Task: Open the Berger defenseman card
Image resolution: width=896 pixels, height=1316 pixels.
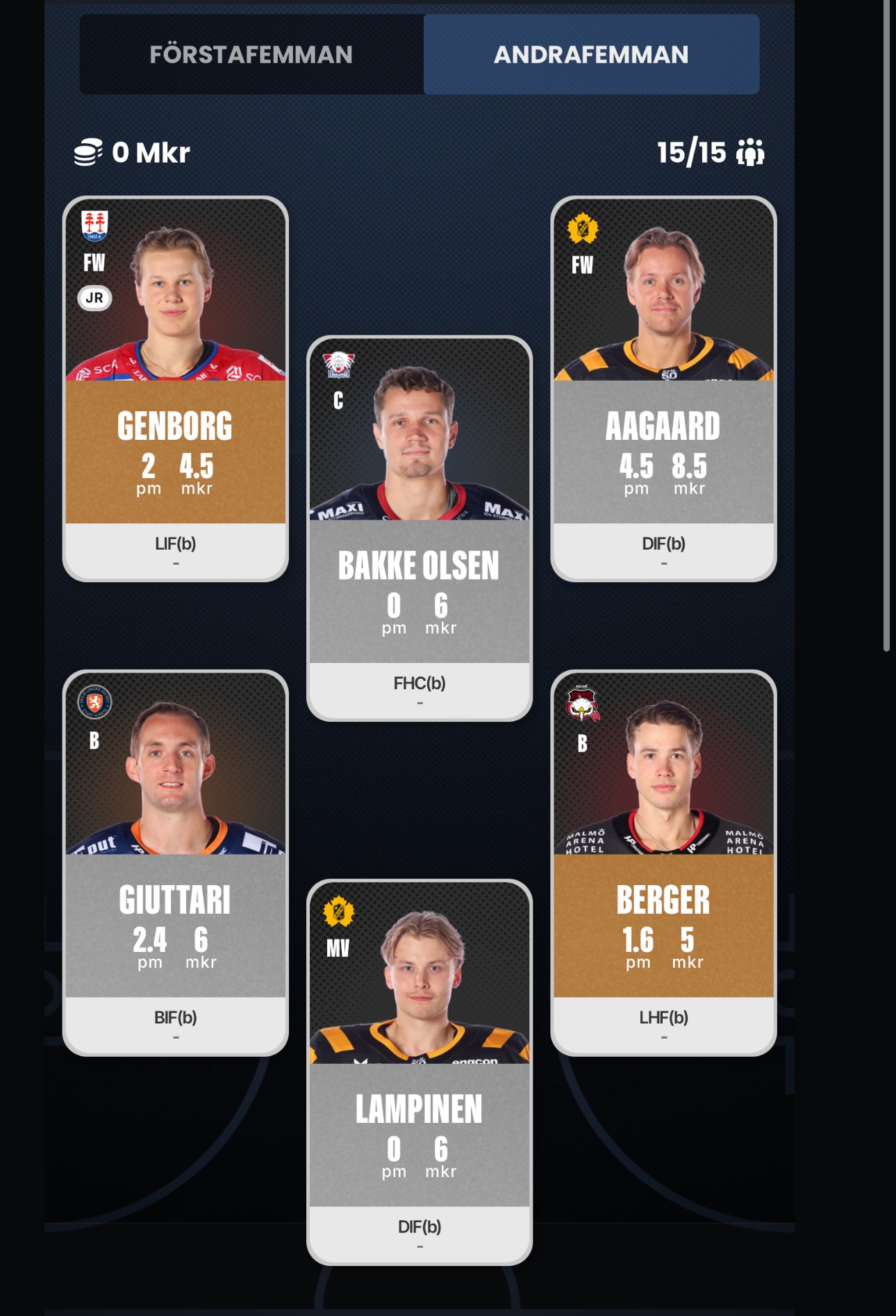Action: pos(663,863)
